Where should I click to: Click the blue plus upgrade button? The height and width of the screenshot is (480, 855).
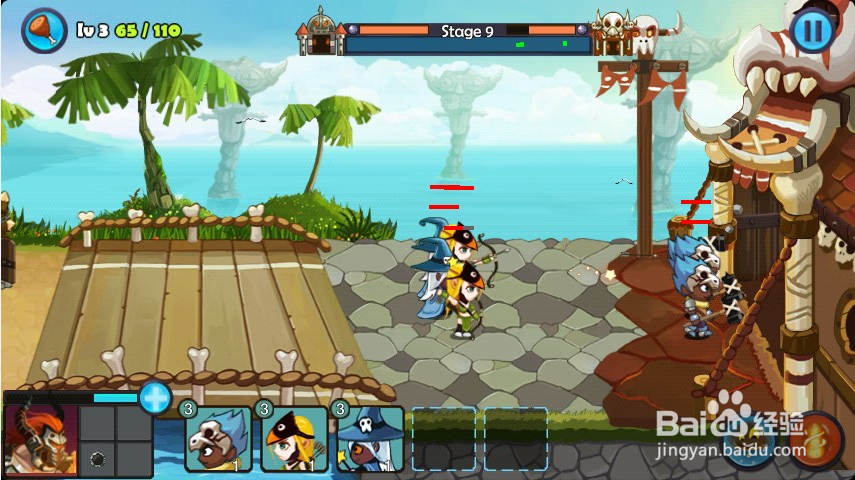point(155,397)
